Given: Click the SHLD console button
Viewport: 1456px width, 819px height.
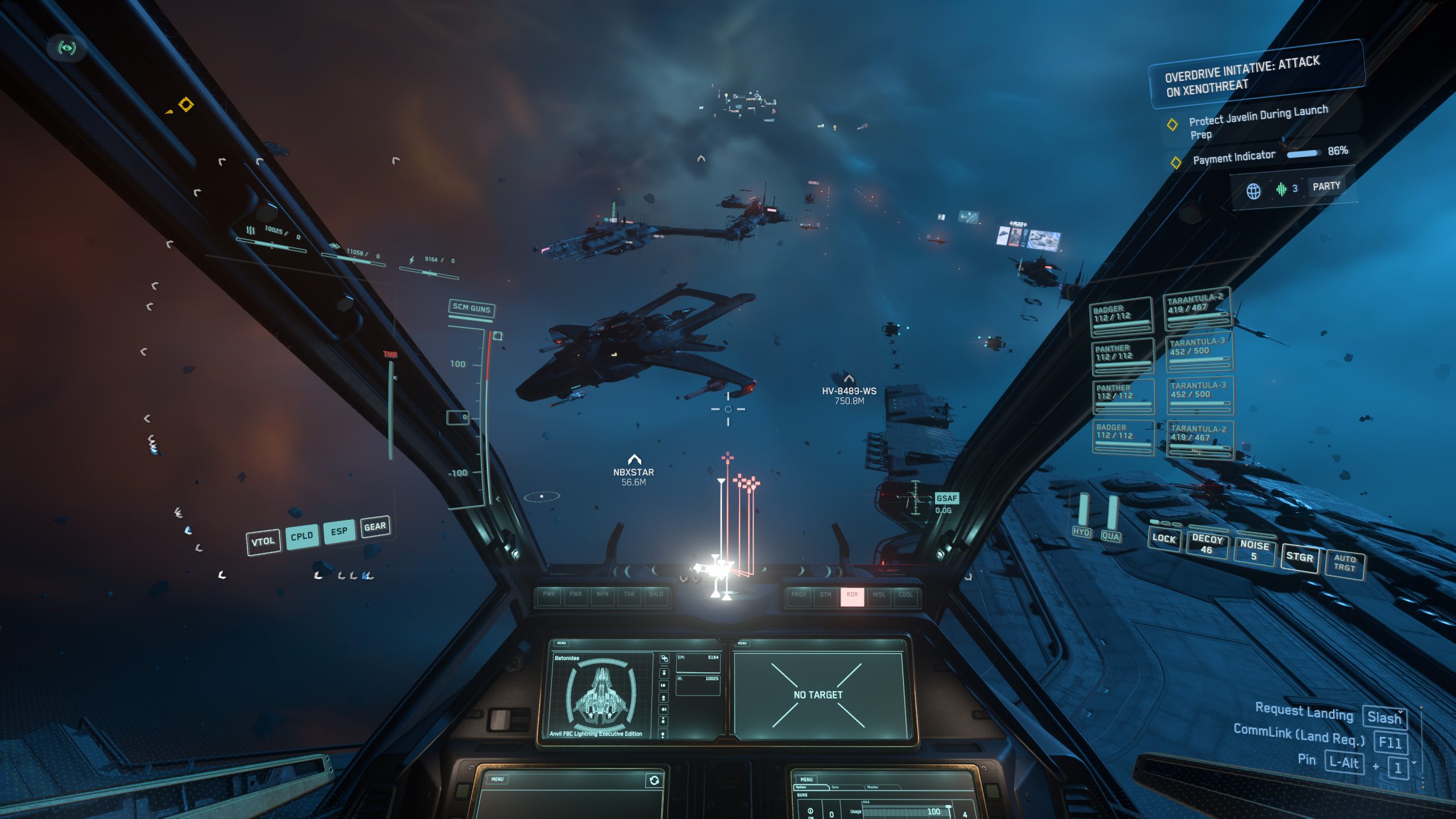Looking at the screenshot, I should point(656,594).
